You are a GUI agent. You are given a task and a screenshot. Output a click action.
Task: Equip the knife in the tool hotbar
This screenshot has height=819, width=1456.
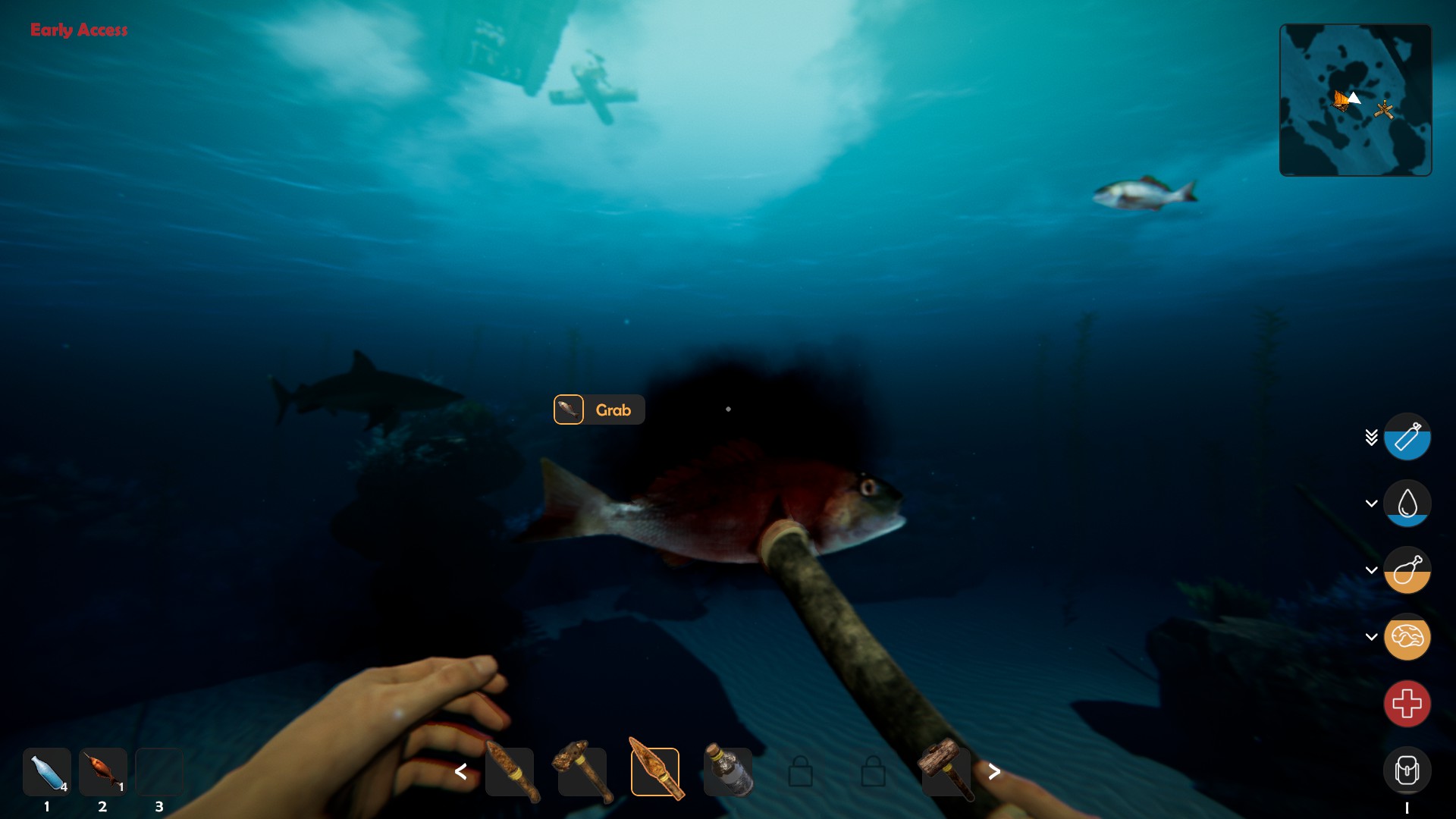510,772
